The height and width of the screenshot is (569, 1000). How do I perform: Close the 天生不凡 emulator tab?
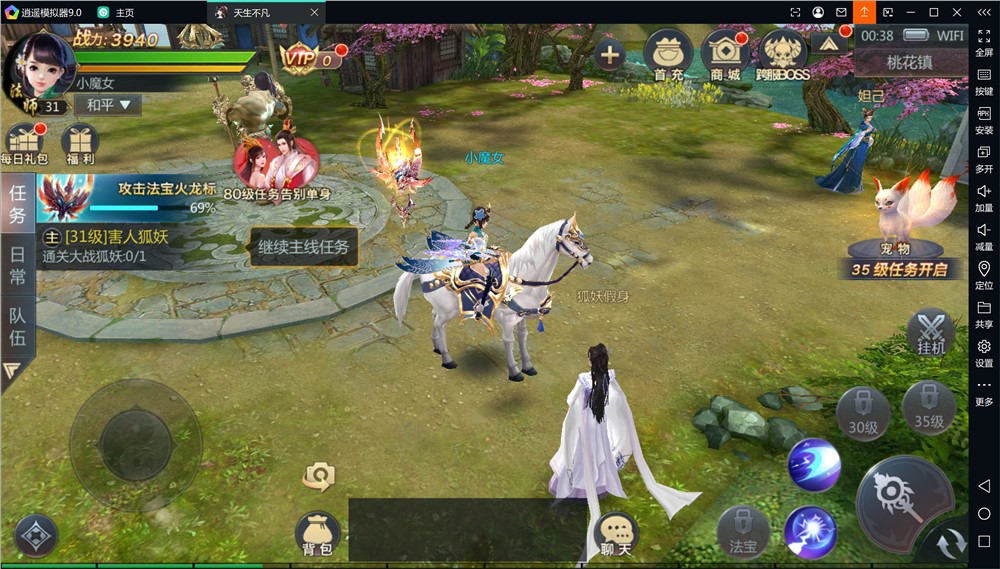click(314, 12)
